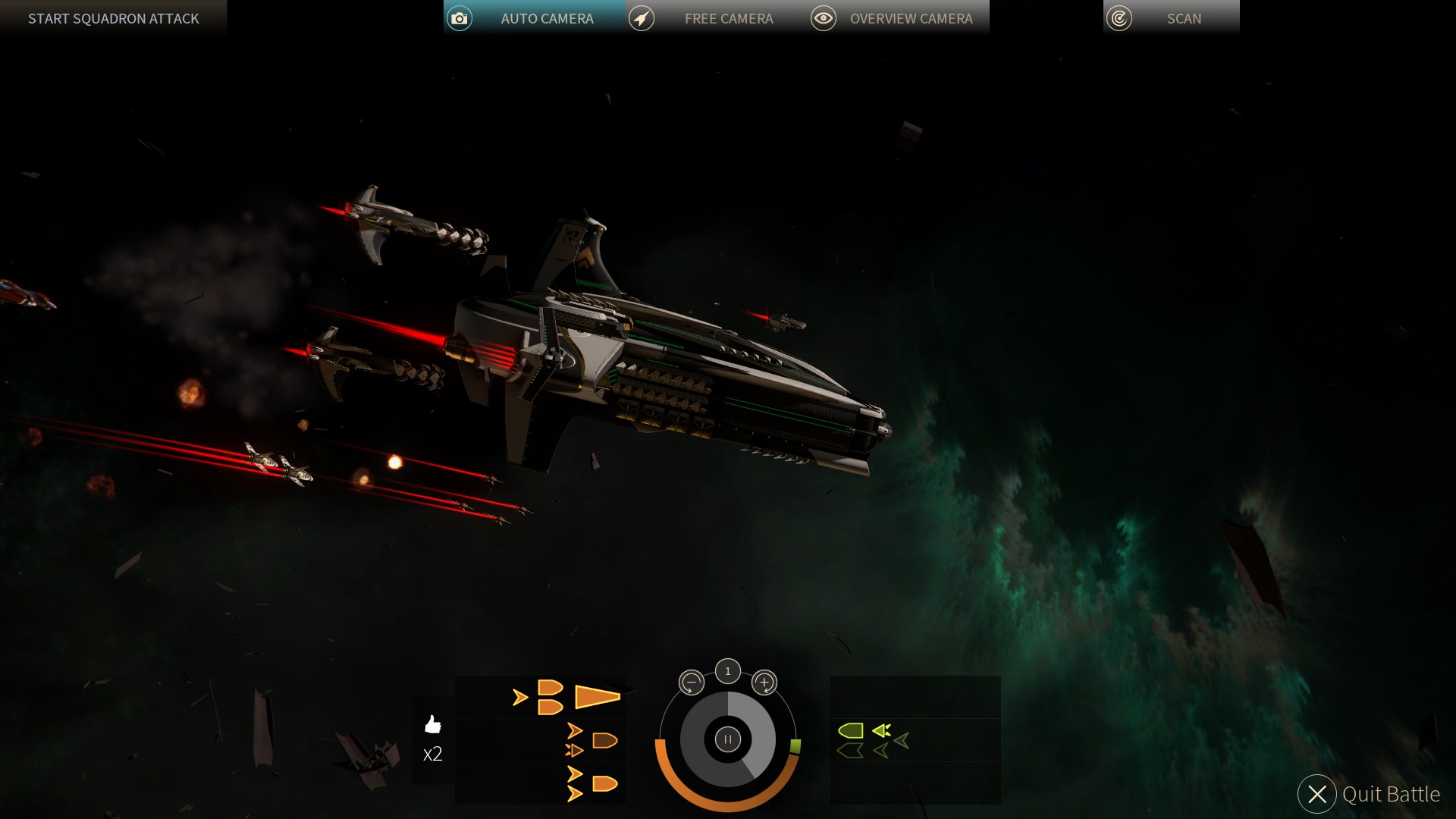Select the green enemy ship icon

click(851, 730)
